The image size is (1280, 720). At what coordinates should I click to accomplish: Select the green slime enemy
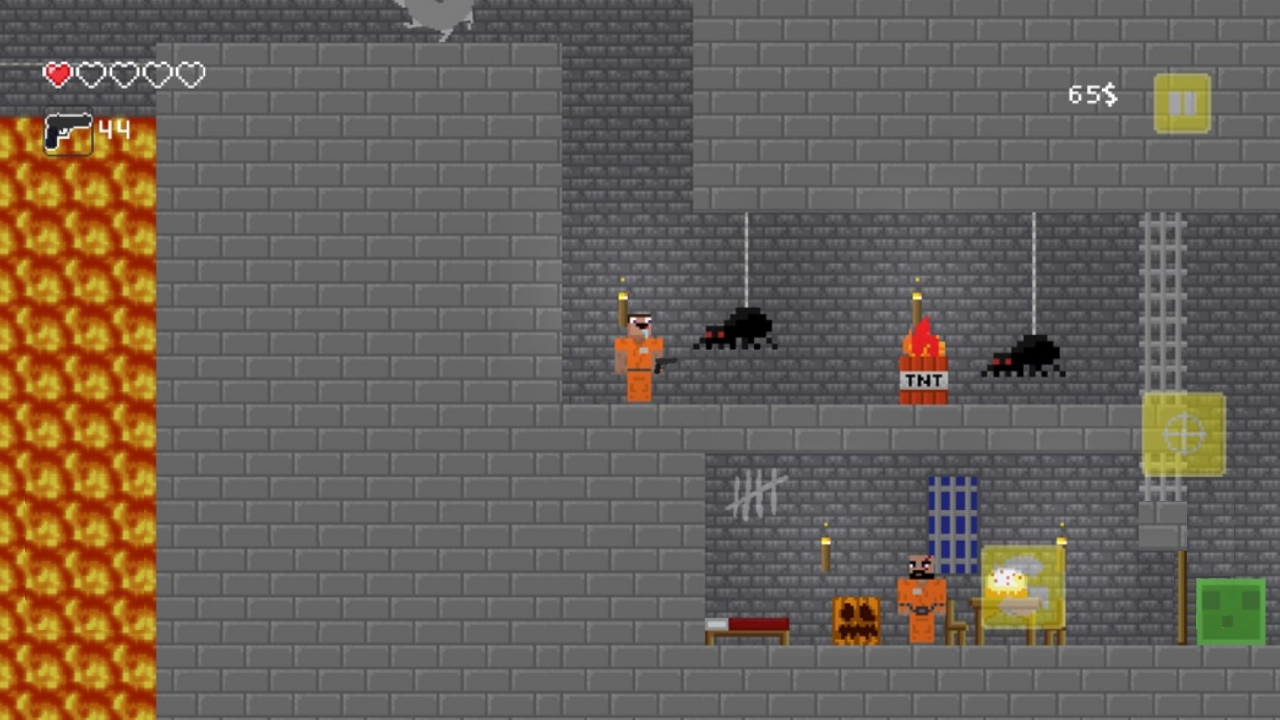coord(1231,610)
